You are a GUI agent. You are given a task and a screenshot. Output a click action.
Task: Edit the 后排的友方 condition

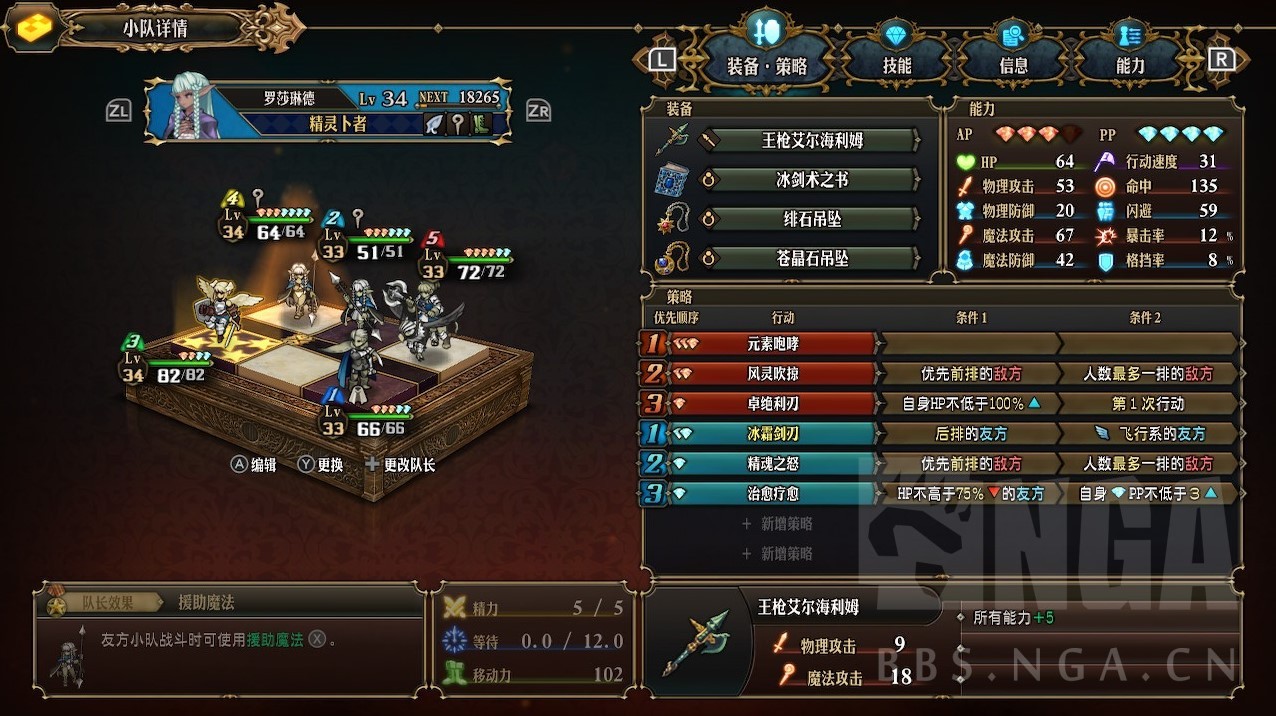point(970,434)
